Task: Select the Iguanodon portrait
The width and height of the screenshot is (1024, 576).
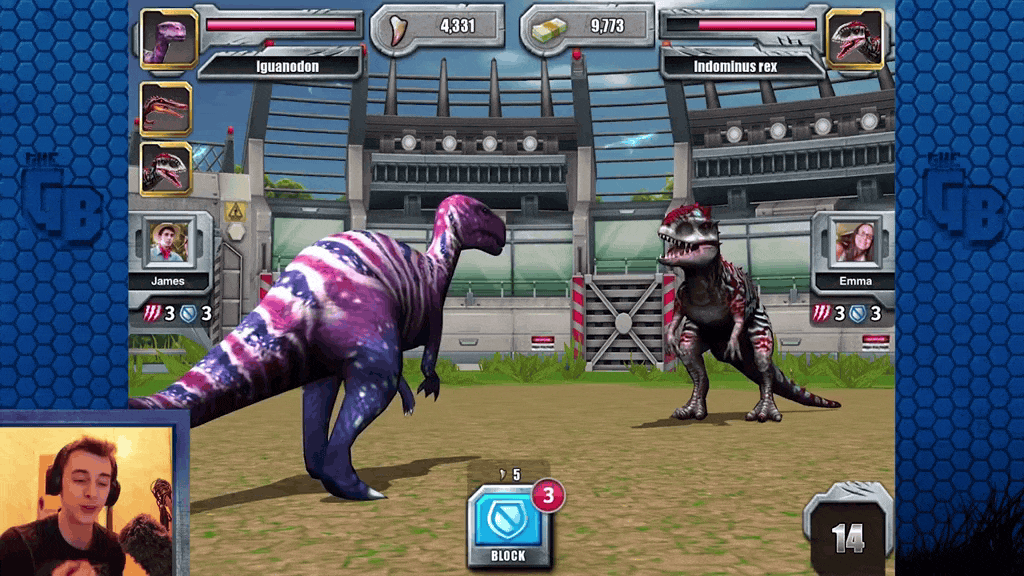Action: click(x=168, y=40)
